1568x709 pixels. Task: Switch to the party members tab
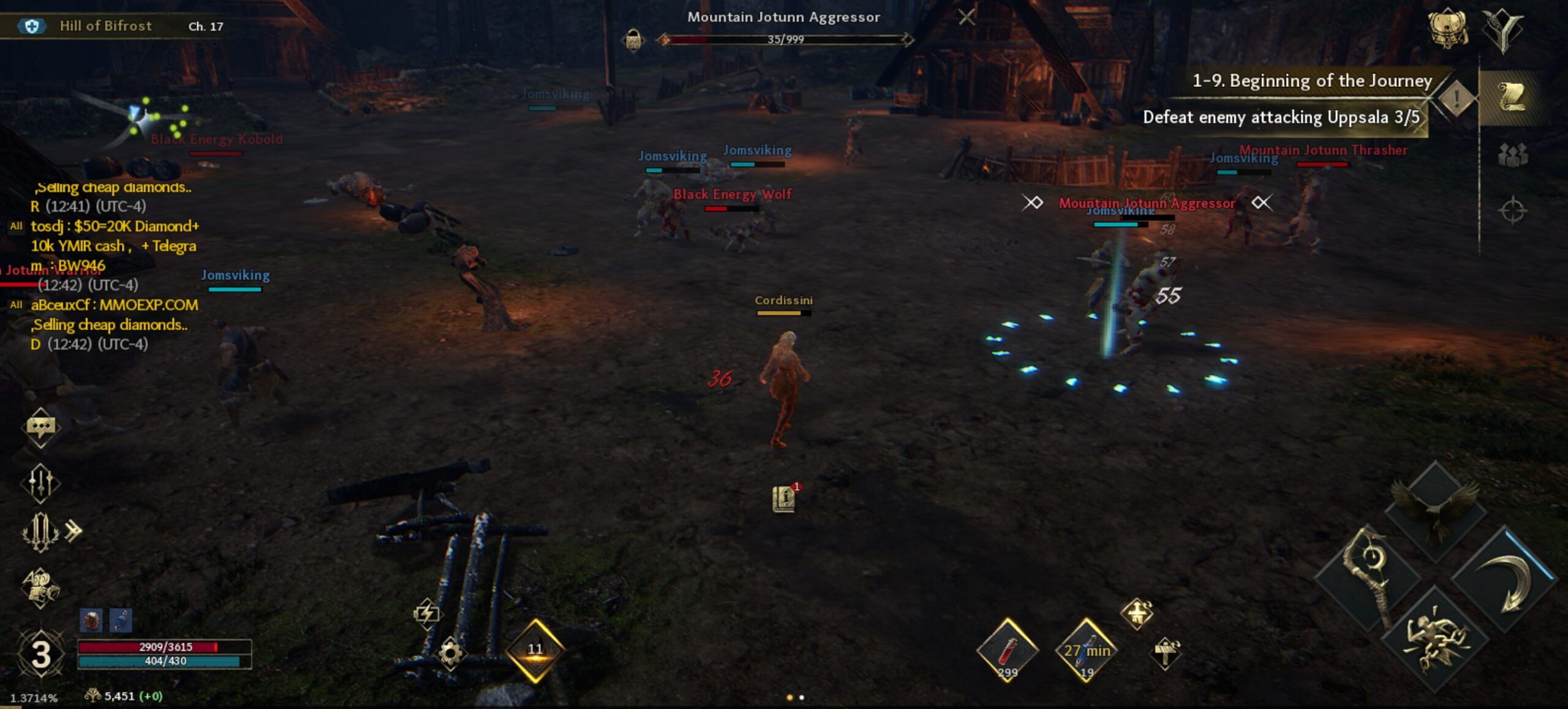[1512, 154]
